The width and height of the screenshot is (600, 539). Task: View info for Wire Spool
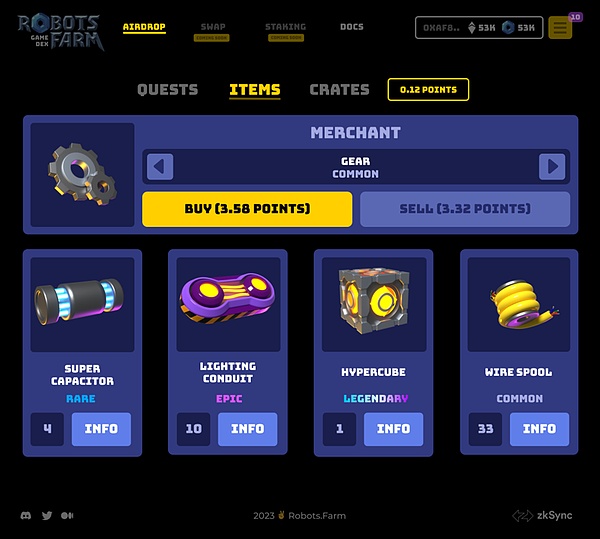[x=539, y=429]
